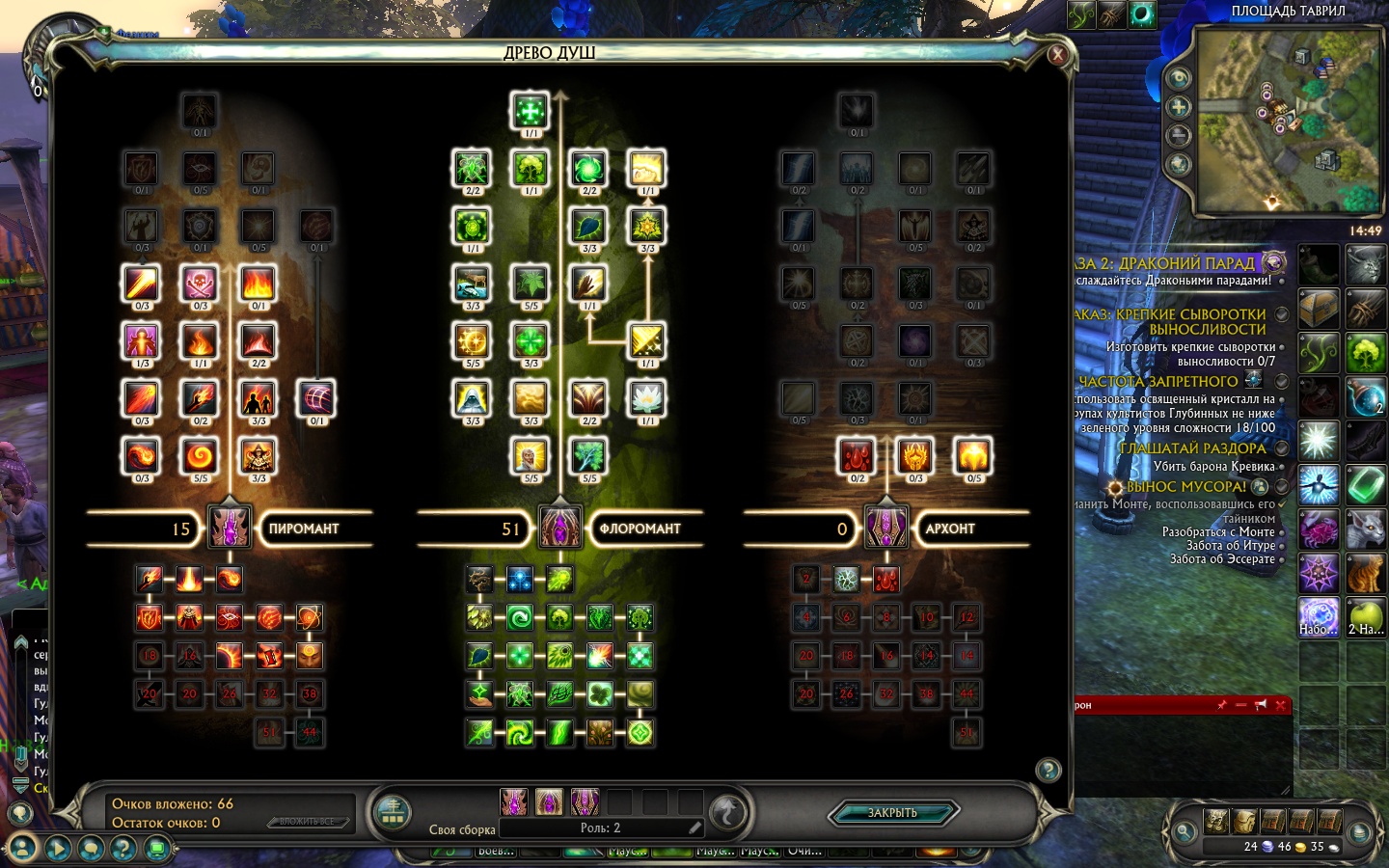Choose the white lotus talent in Флоромант tree
This screenshot has height=868, width=1389.
click(x=646, y=397)
